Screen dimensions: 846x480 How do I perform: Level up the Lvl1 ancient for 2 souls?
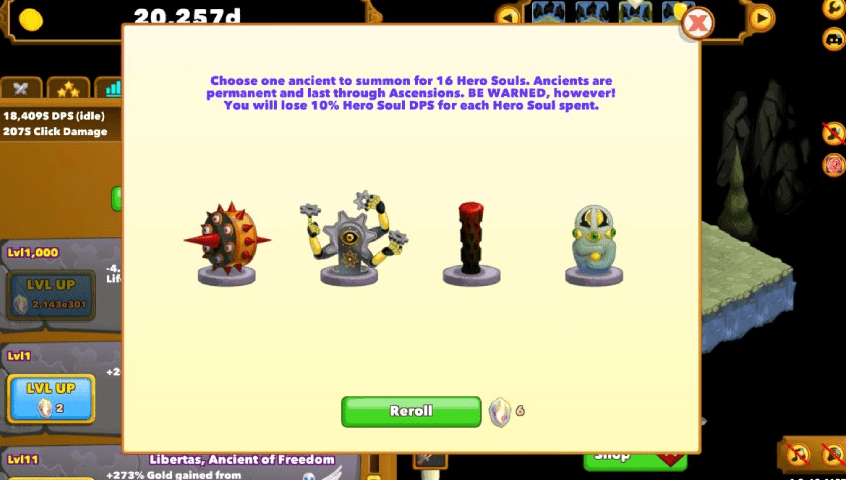(x=51, y=399)
